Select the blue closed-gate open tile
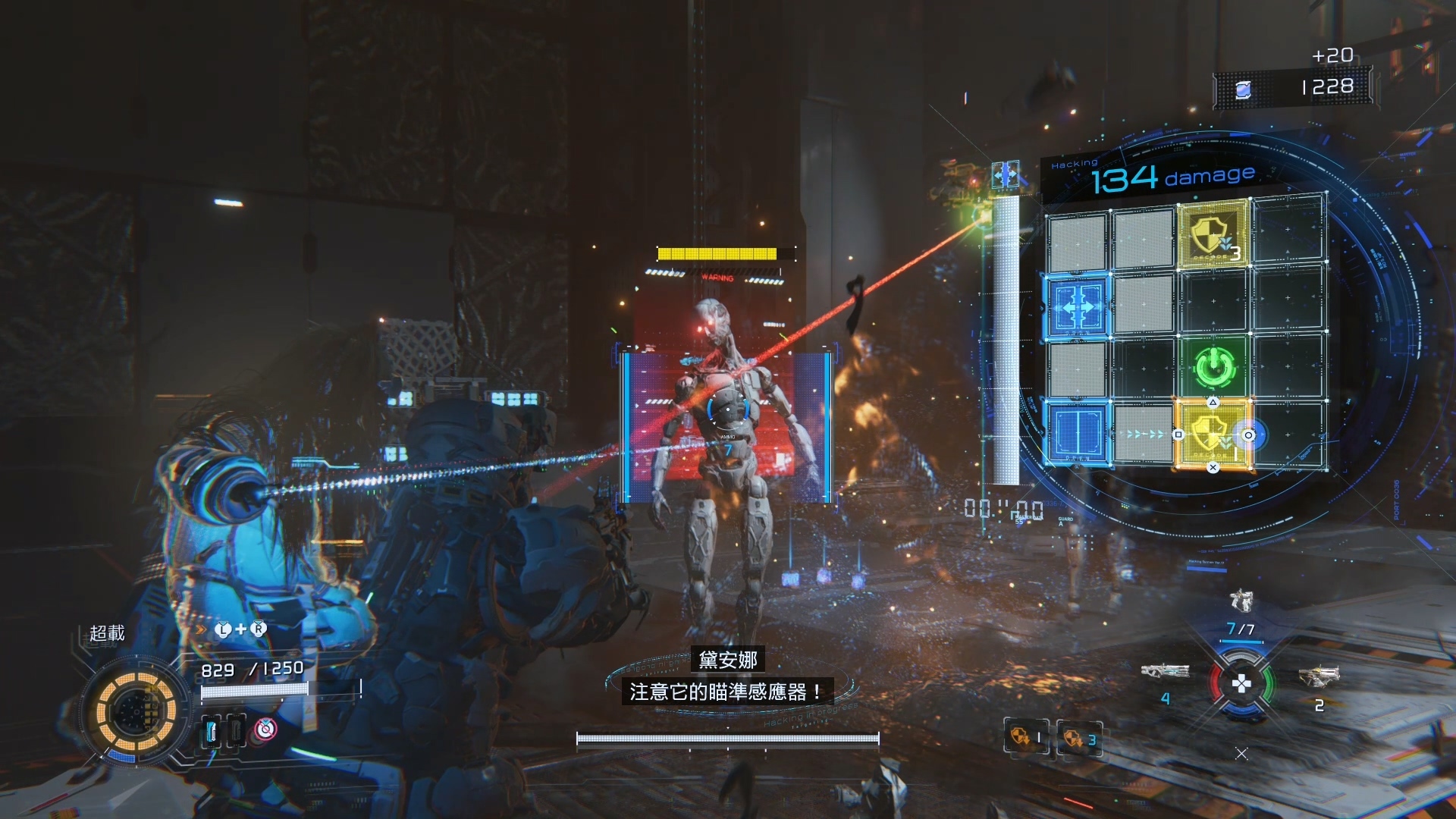 tap(1078, 433)
